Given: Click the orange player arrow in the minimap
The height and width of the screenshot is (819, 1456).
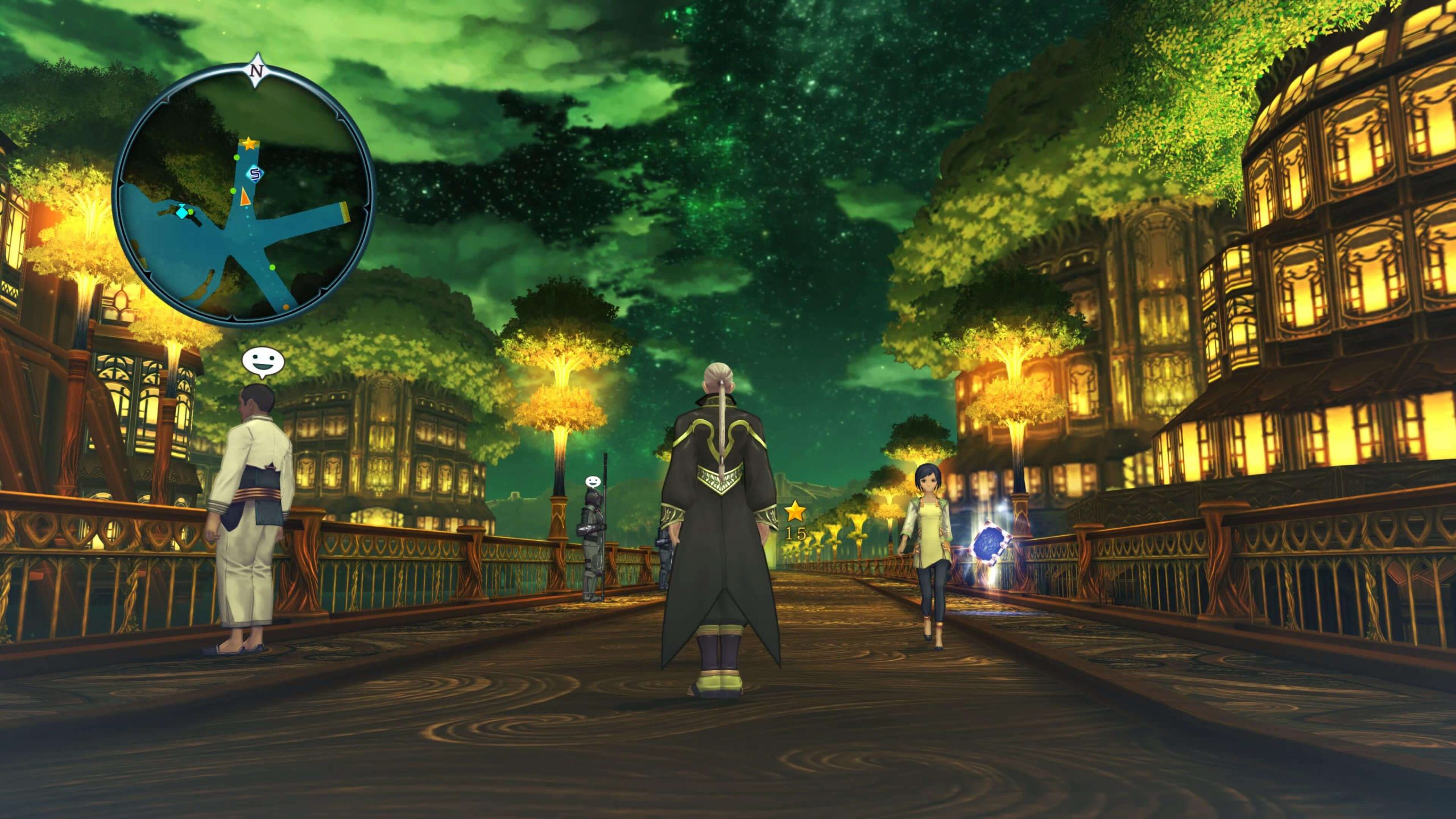Looking at the screenshot, I should tap(246, 197).
